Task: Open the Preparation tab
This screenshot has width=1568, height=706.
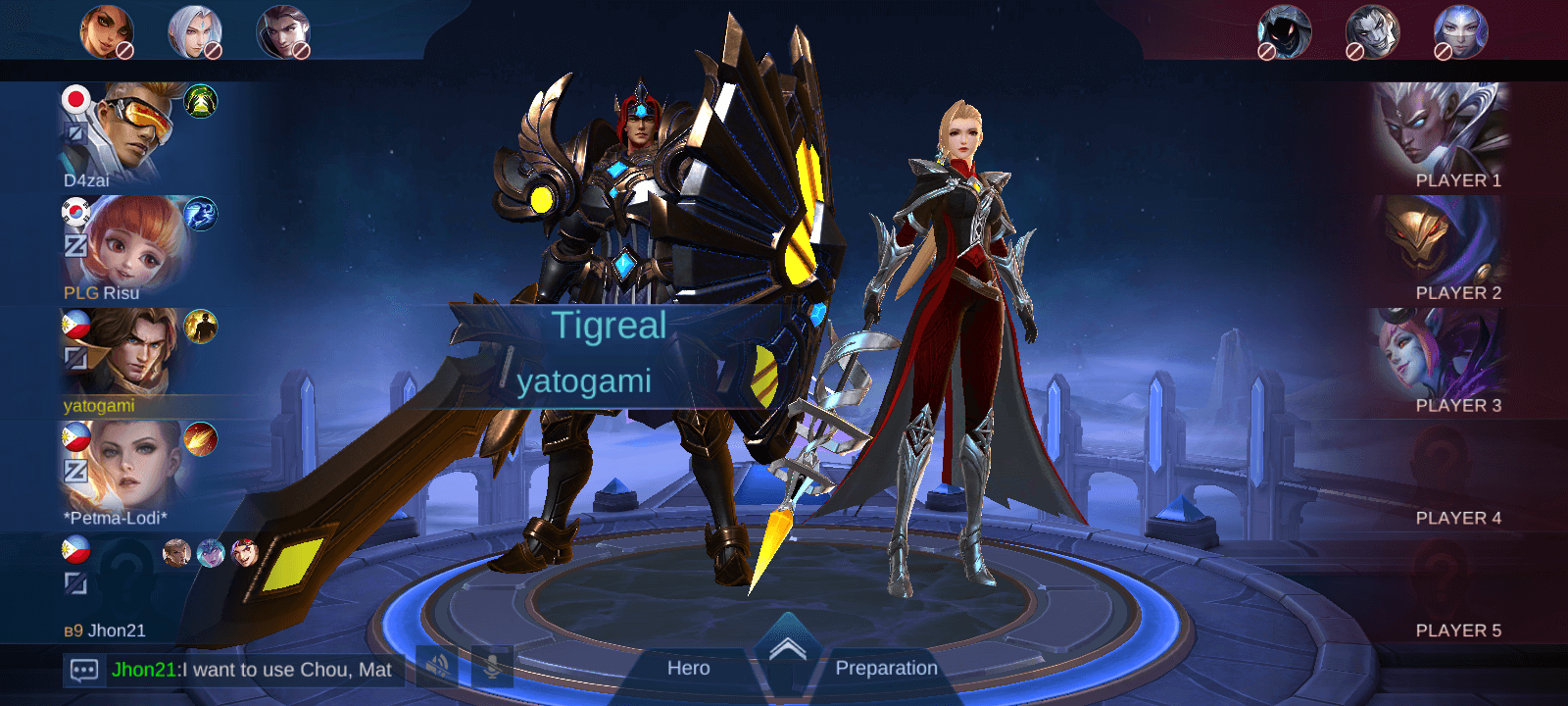Action: click(x=886, y=669)
